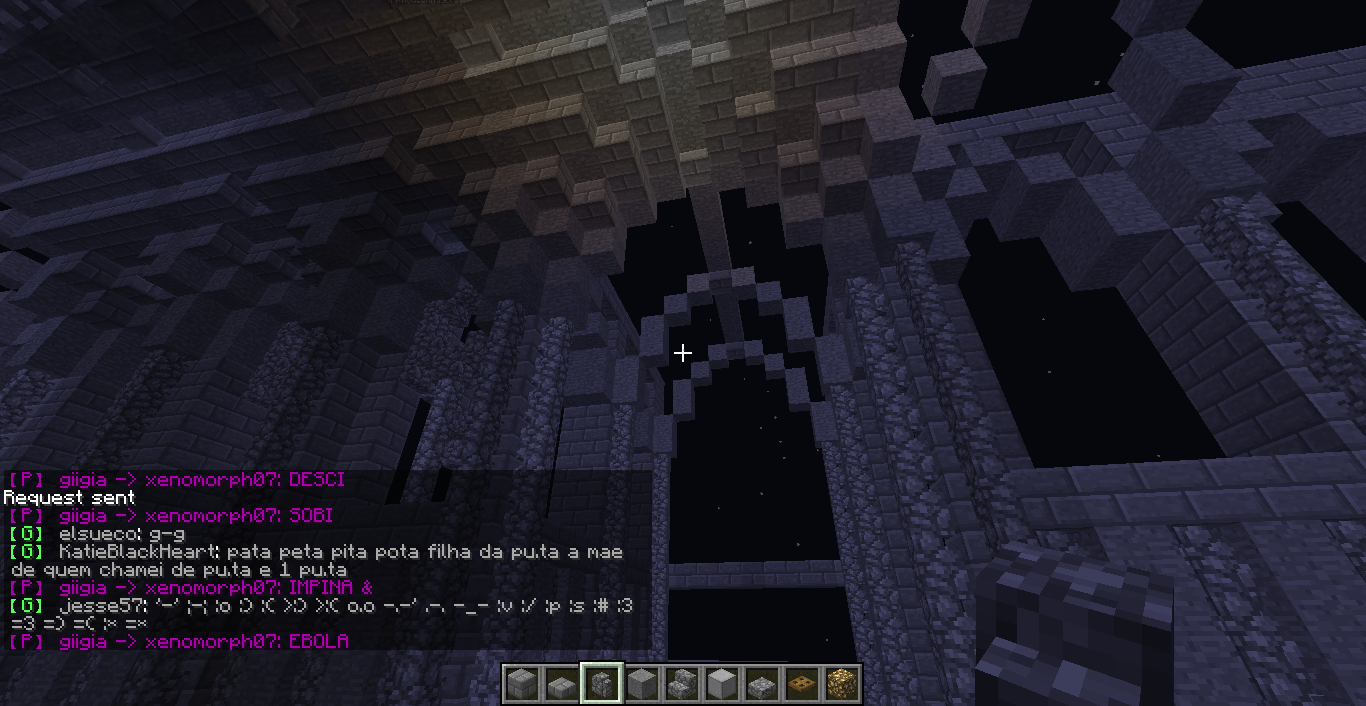Select the cobblestone stairs slot
Screen dimensions: 1366x706
click(x=682, y=684)
